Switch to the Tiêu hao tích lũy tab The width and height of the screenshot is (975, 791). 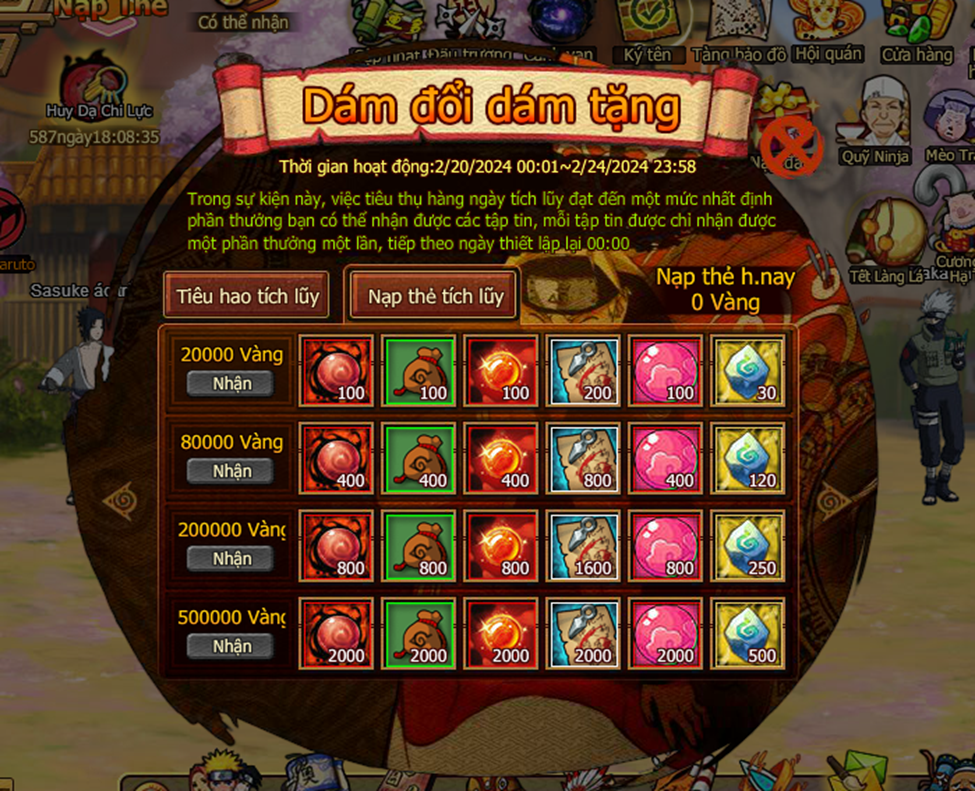click(247, 296)
